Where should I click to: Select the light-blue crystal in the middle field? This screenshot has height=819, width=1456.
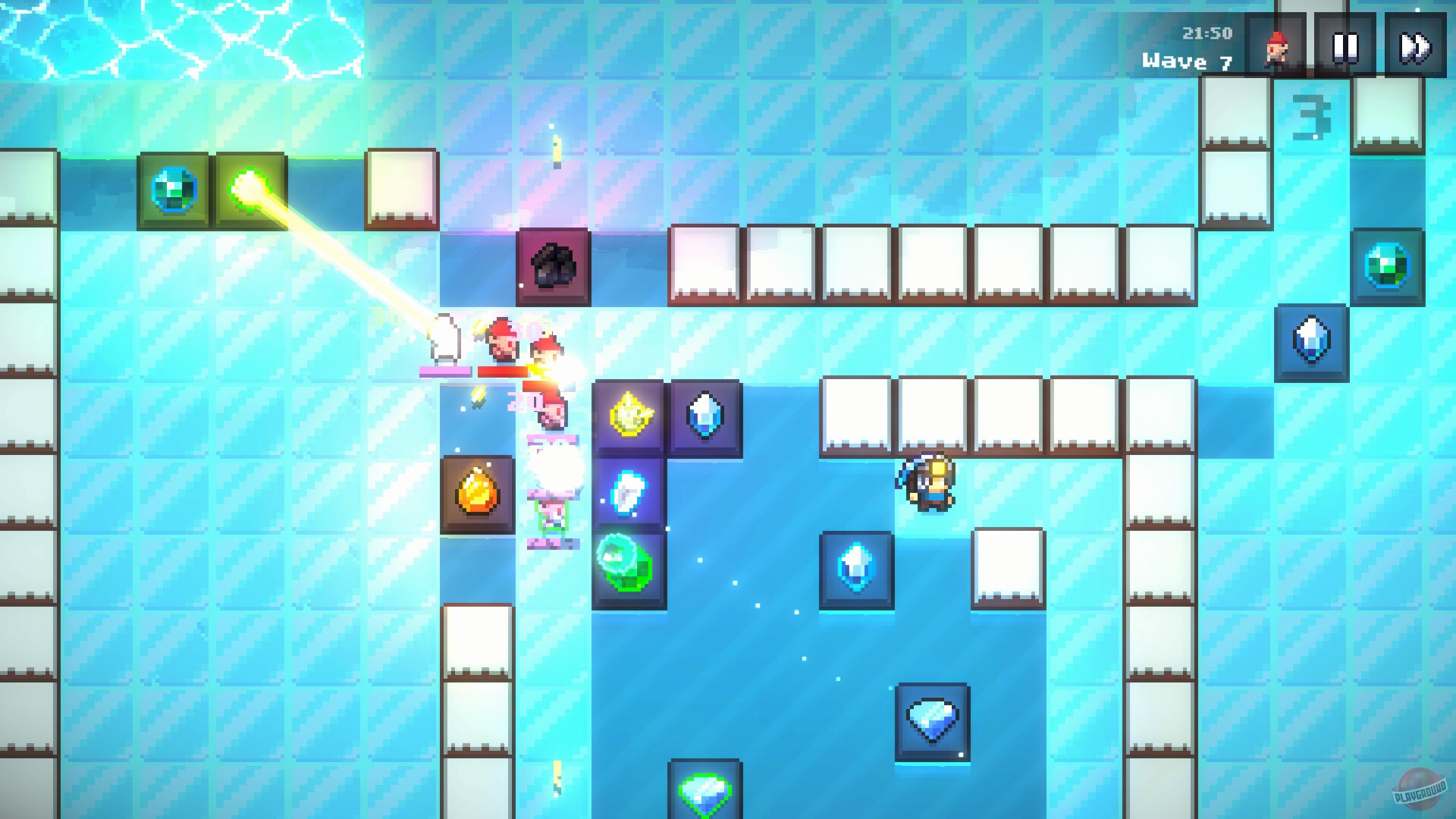point(857,570)
